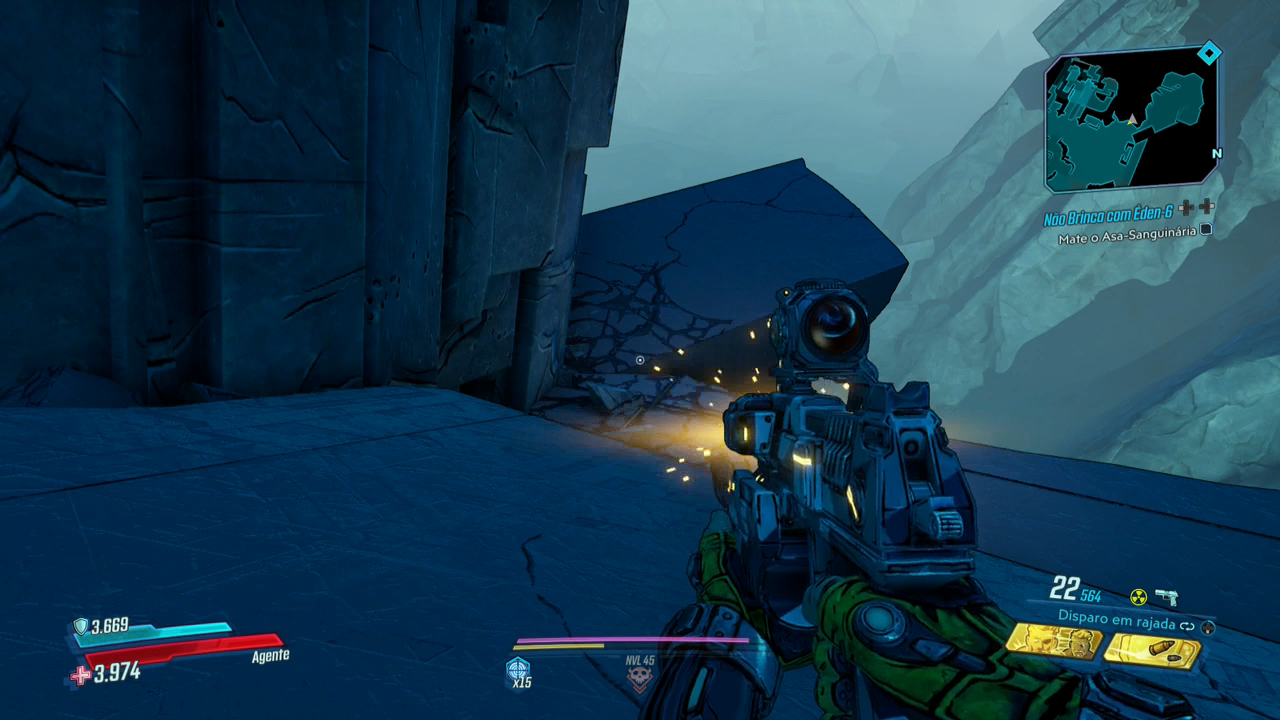Click the skull Mayhem level icon
The image size is (1280, 720).
click(x=639, y=680)
